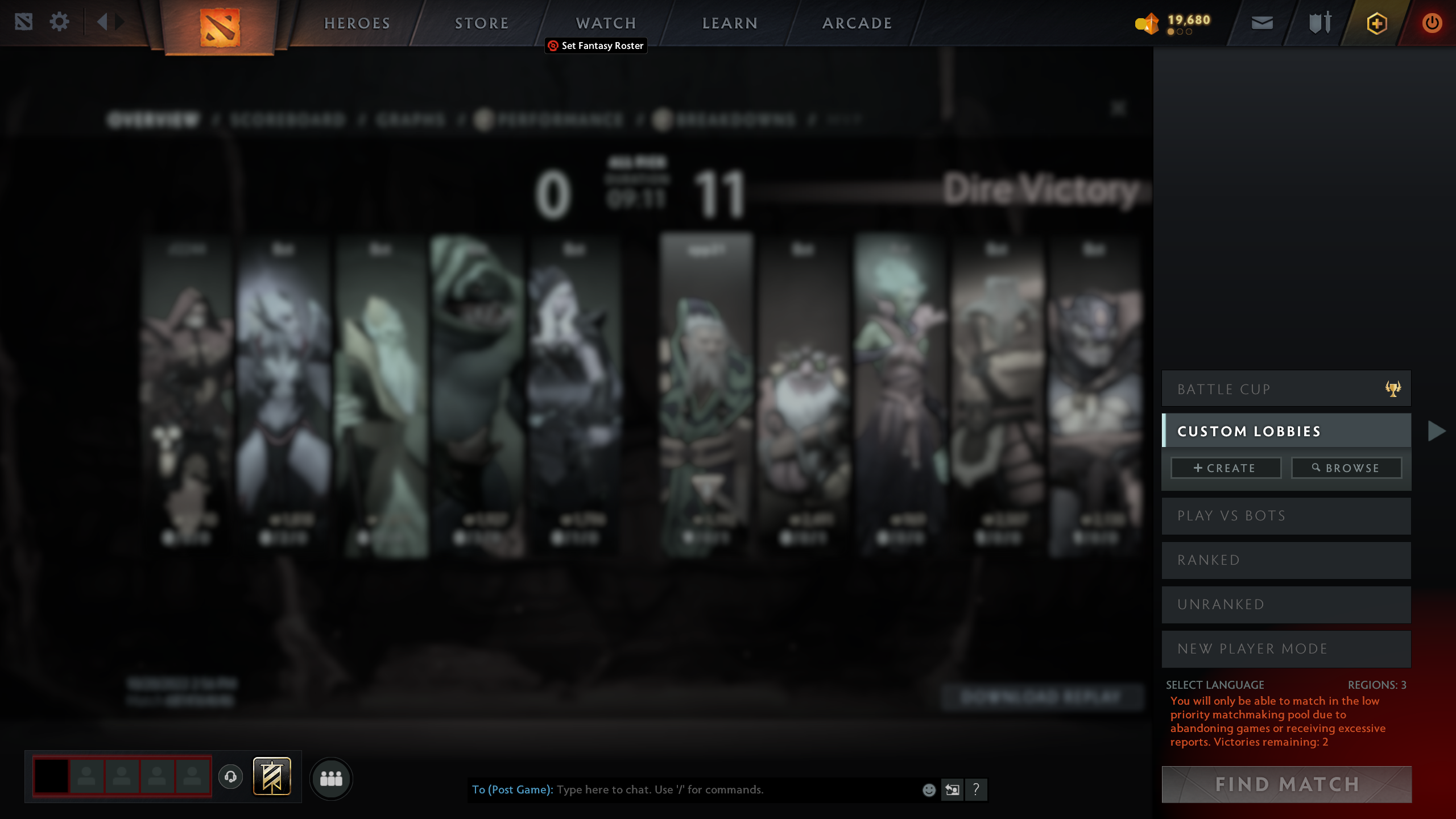Image resolution: width=1456 pixels, height=819 pixels.
Task: Click the Find Match button
Action: coord(1286,784)
